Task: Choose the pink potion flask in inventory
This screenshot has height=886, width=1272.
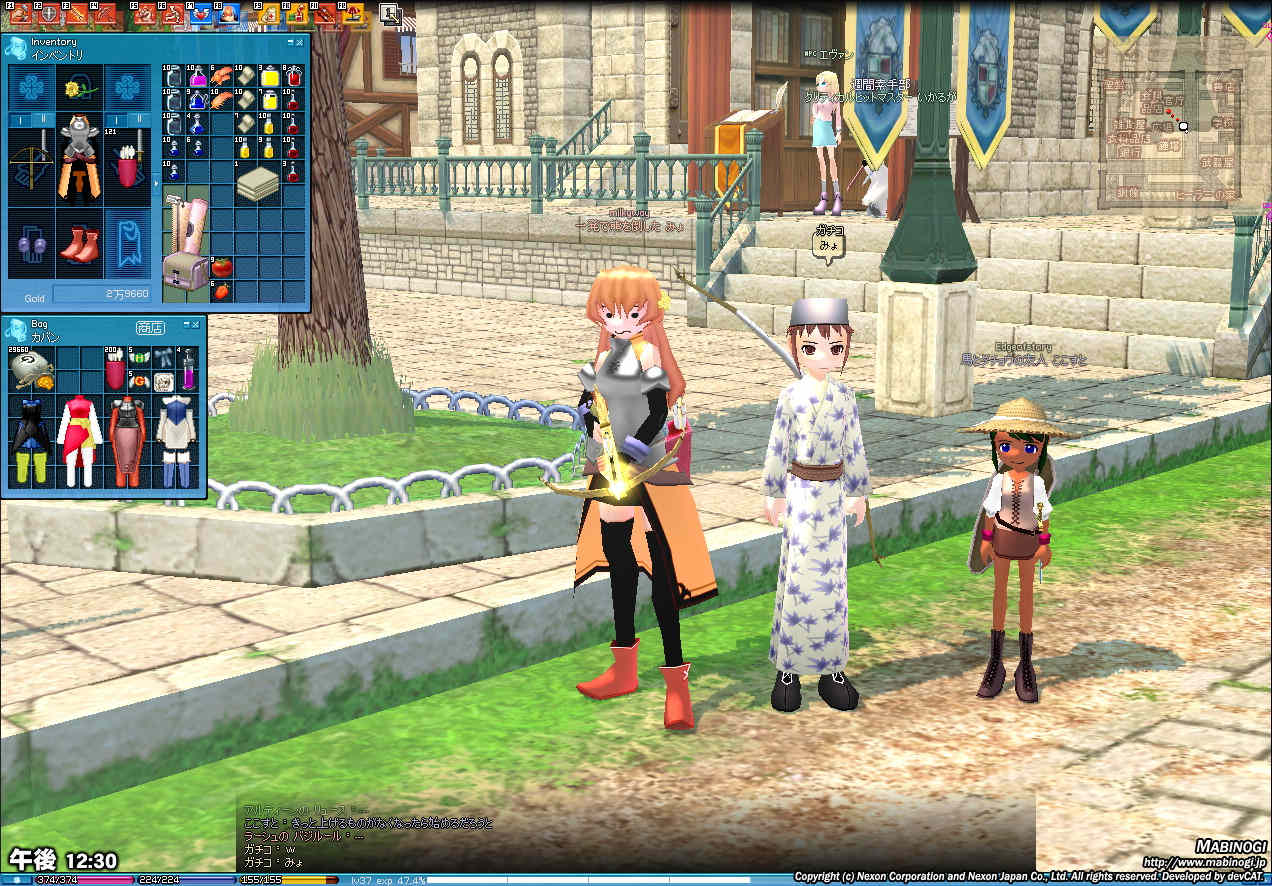Action: [197, 77]
